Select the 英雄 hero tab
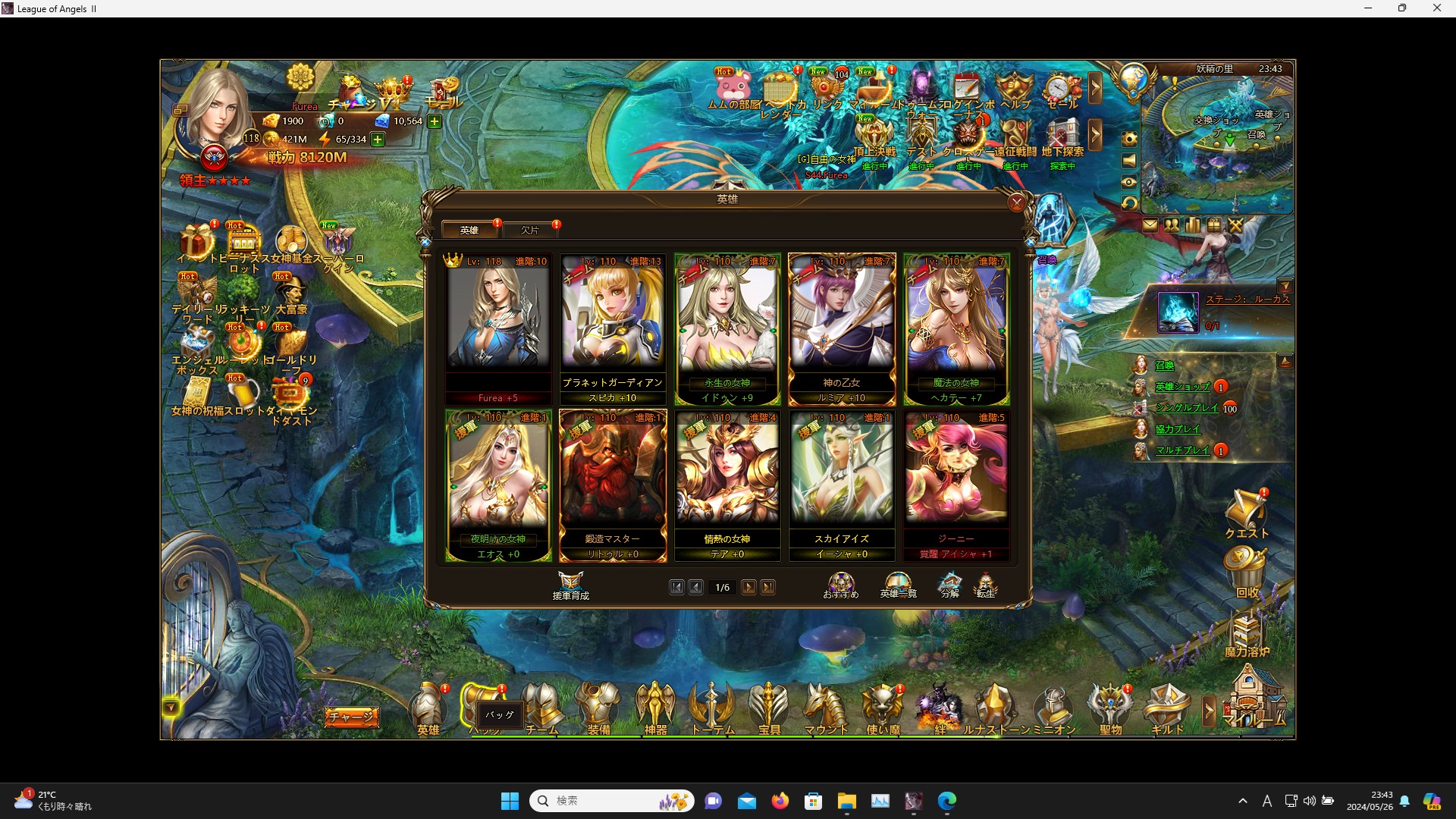 pyautogui.click(x=469, y=230)
